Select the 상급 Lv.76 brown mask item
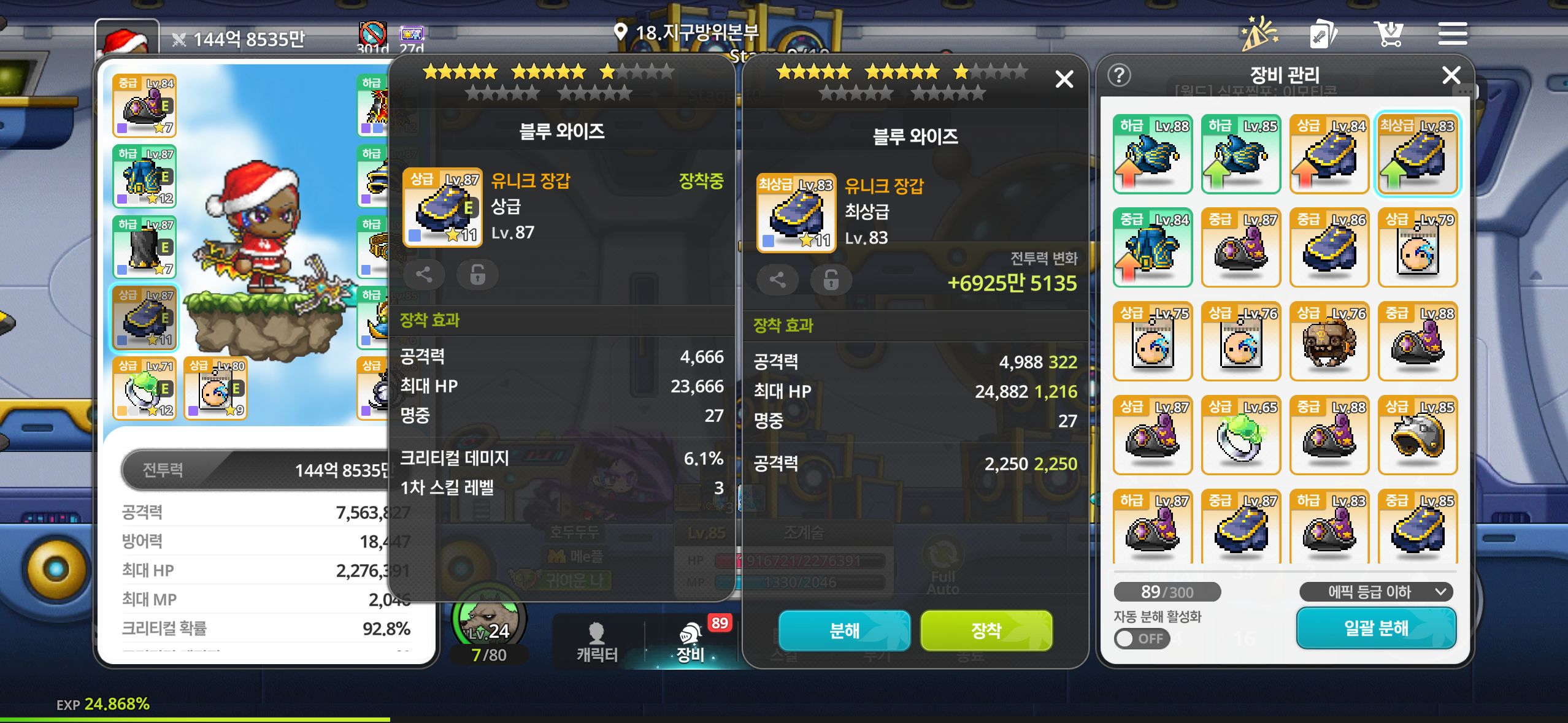 click(1329, 341)
